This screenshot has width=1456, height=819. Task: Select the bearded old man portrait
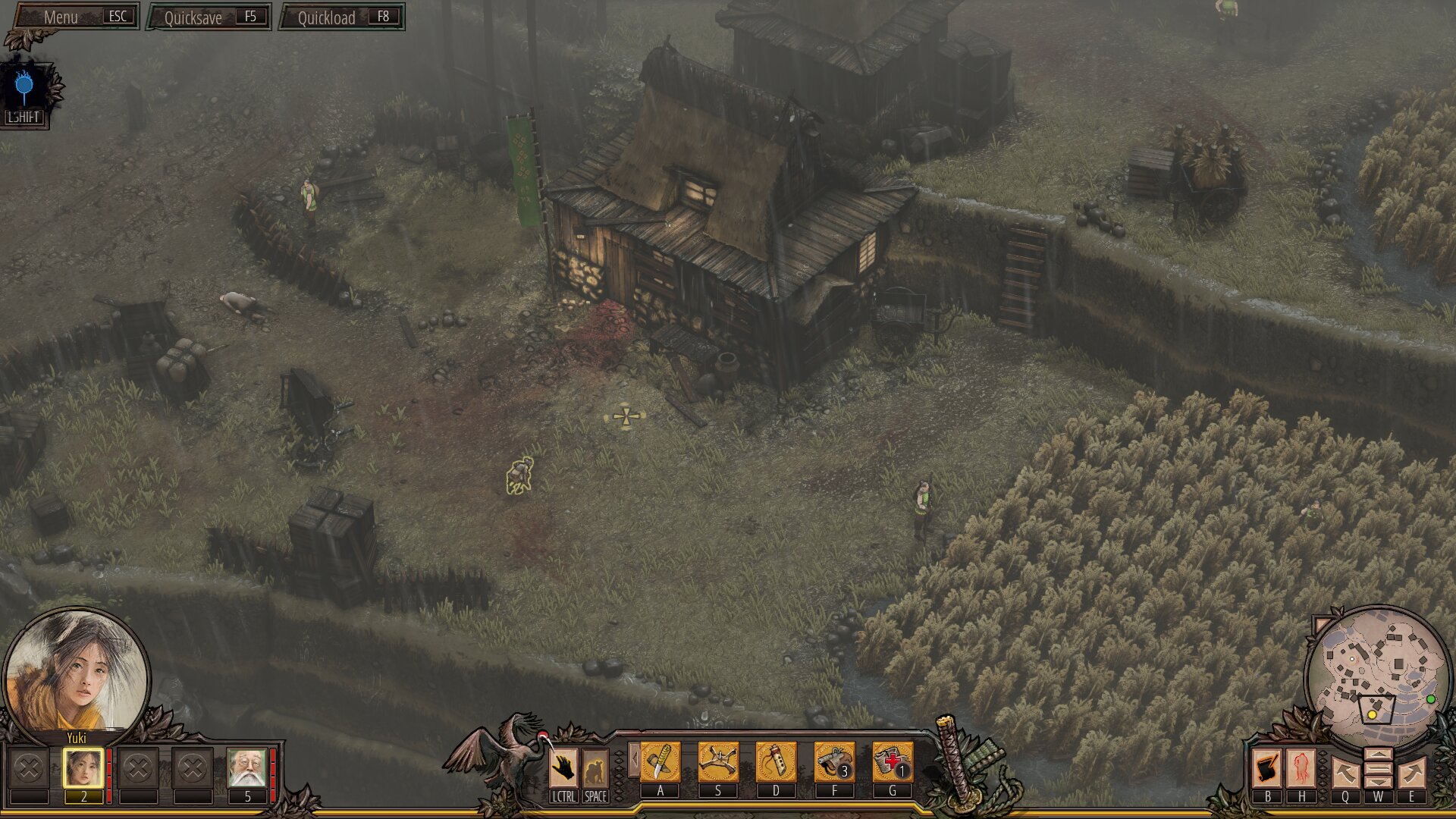click(x=246, y=769)
